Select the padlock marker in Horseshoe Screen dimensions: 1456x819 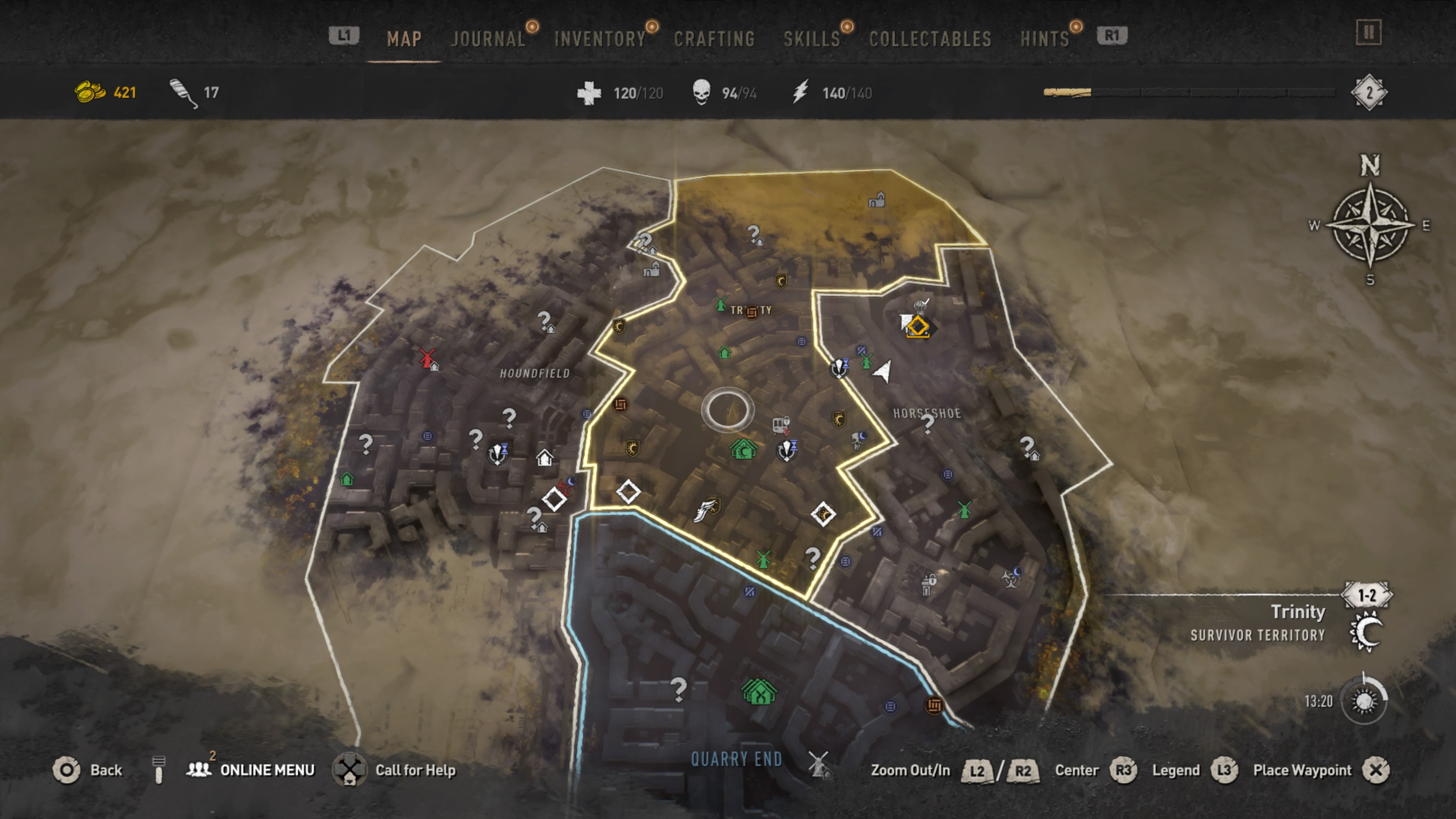click(927, 583)
